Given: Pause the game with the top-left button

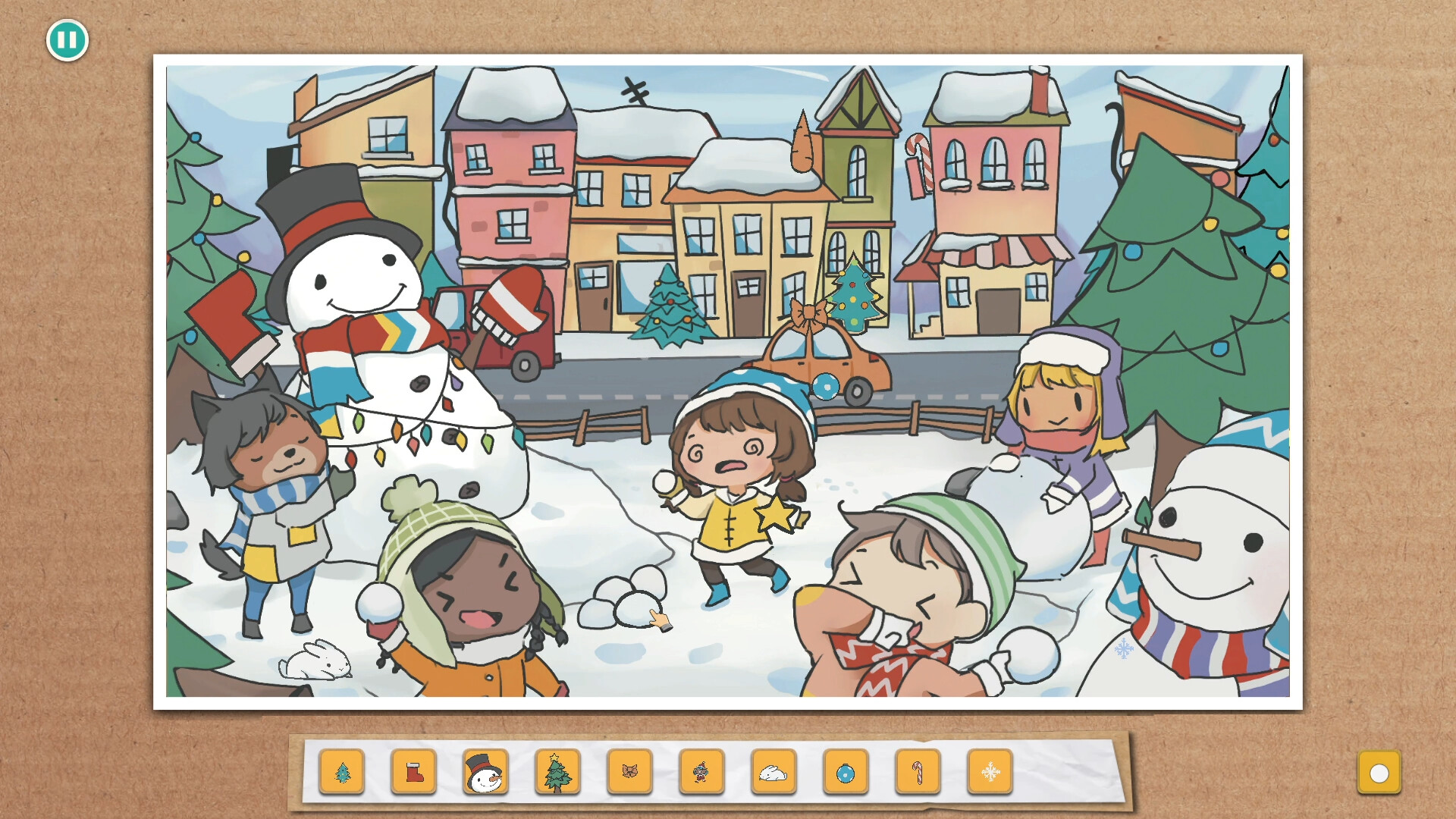Looking at the screenshot, I should click(67, 42).
